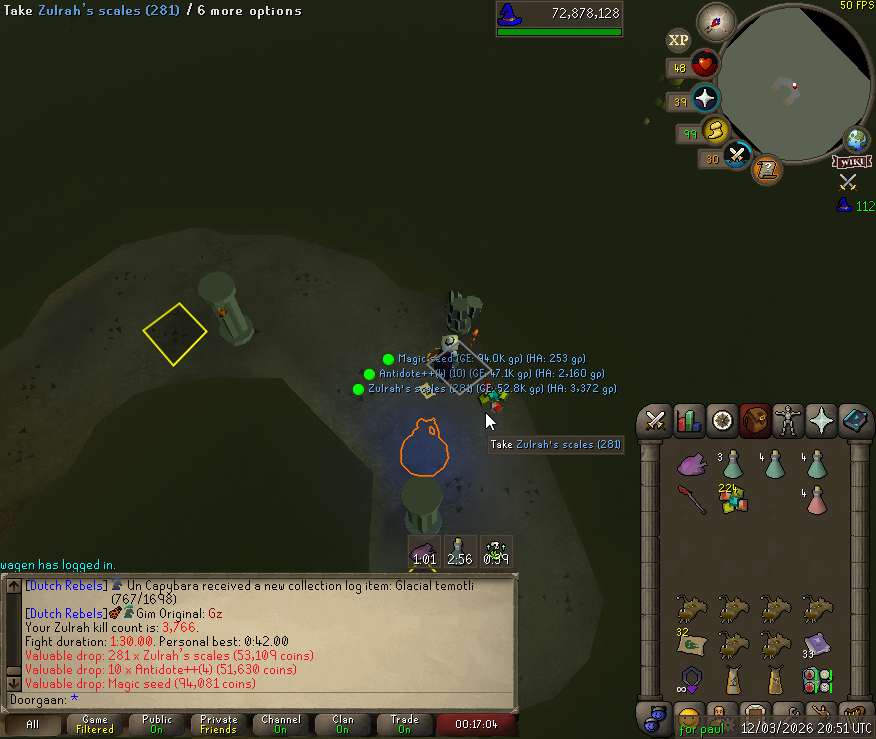Click the compass to face north
Screen dimensions: 876x739
pos(716,19)
